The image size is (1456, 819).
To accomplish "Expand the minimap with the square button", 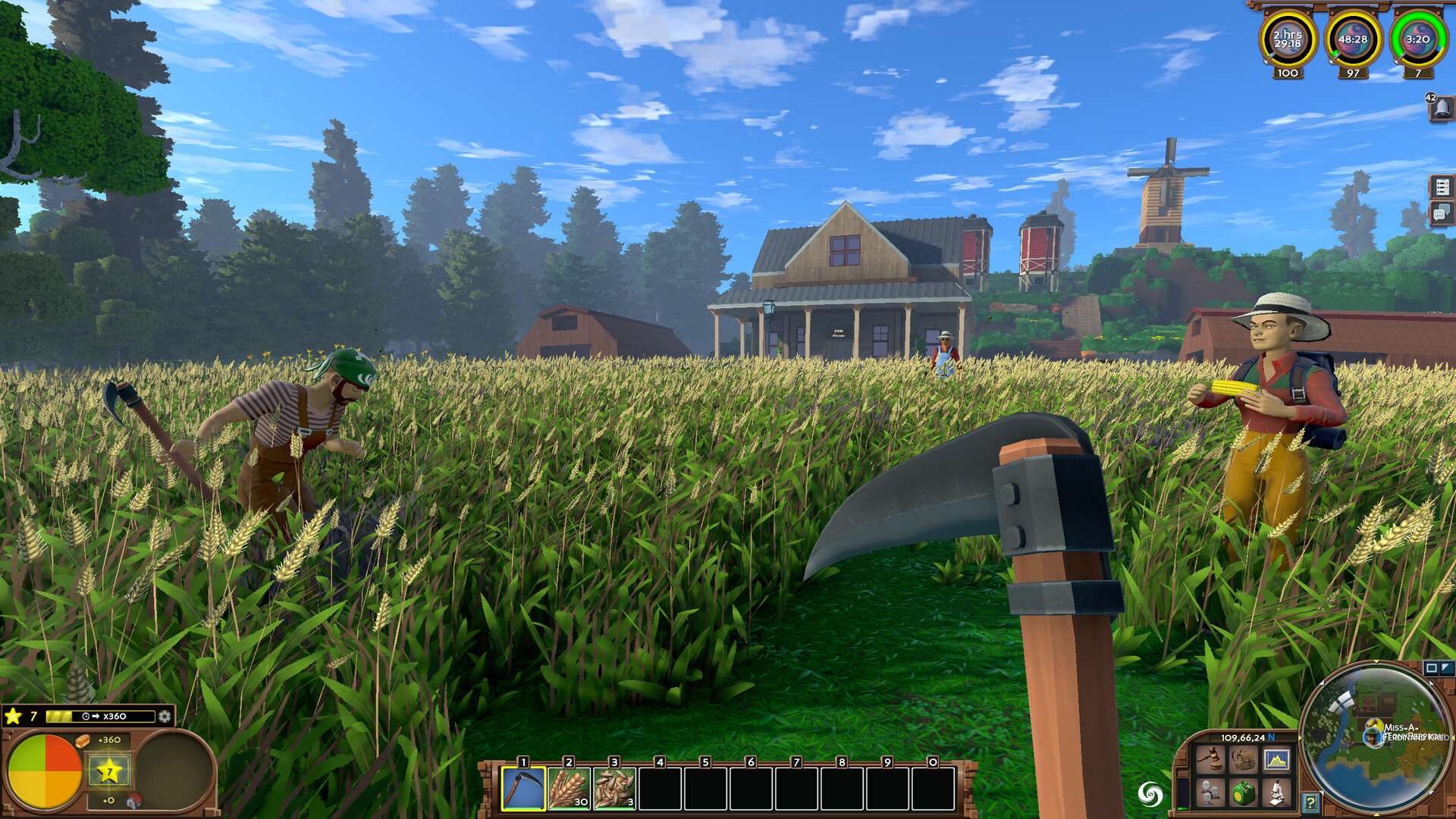I will pyautogui.click(x=1431, y=668).
